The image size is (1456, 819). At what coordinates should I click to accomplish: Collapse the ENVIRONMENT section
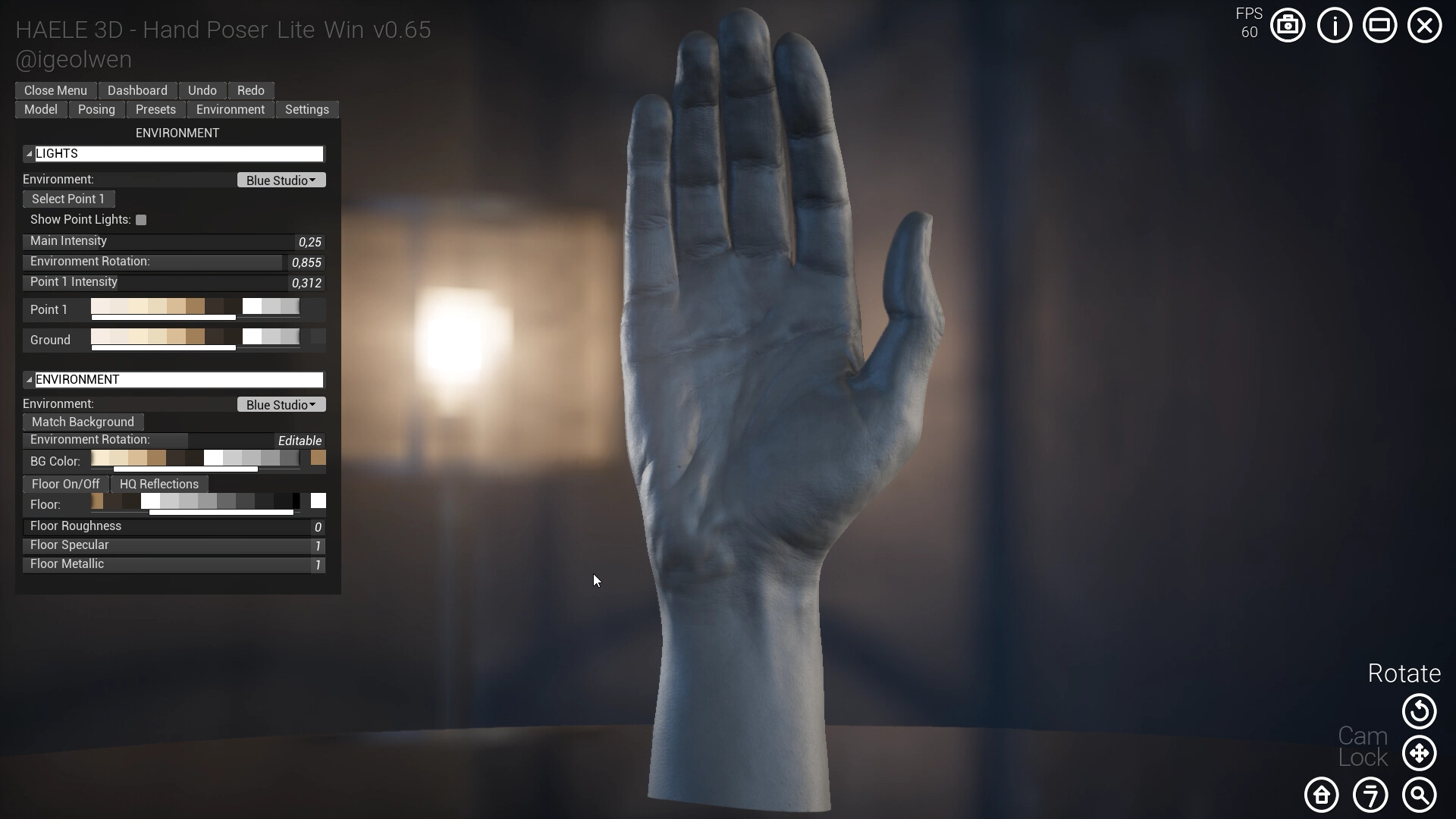27,379
